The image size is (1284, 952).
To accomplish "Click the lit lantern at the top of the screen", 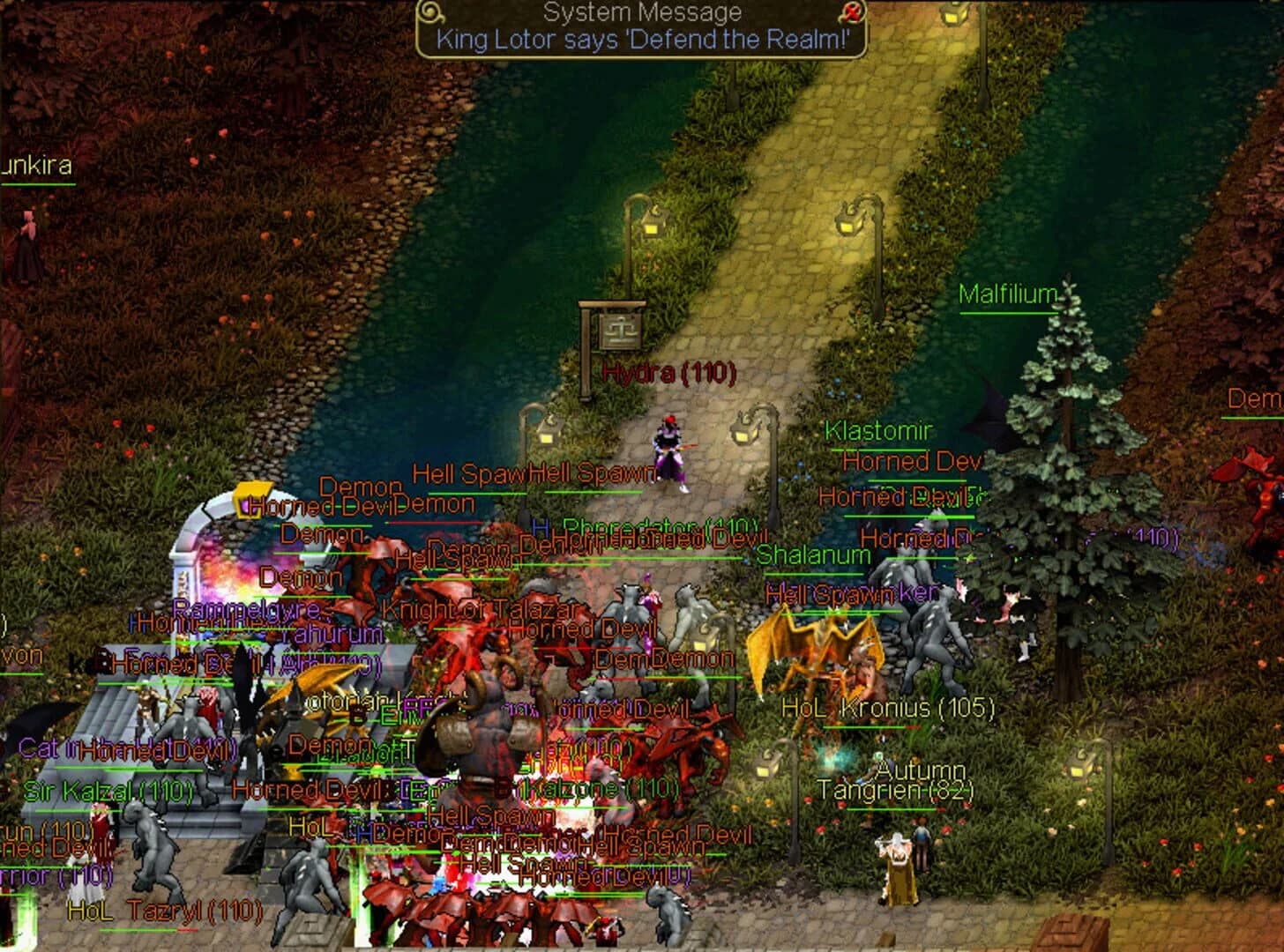I will pyautogui.click(x=954, y=16).
